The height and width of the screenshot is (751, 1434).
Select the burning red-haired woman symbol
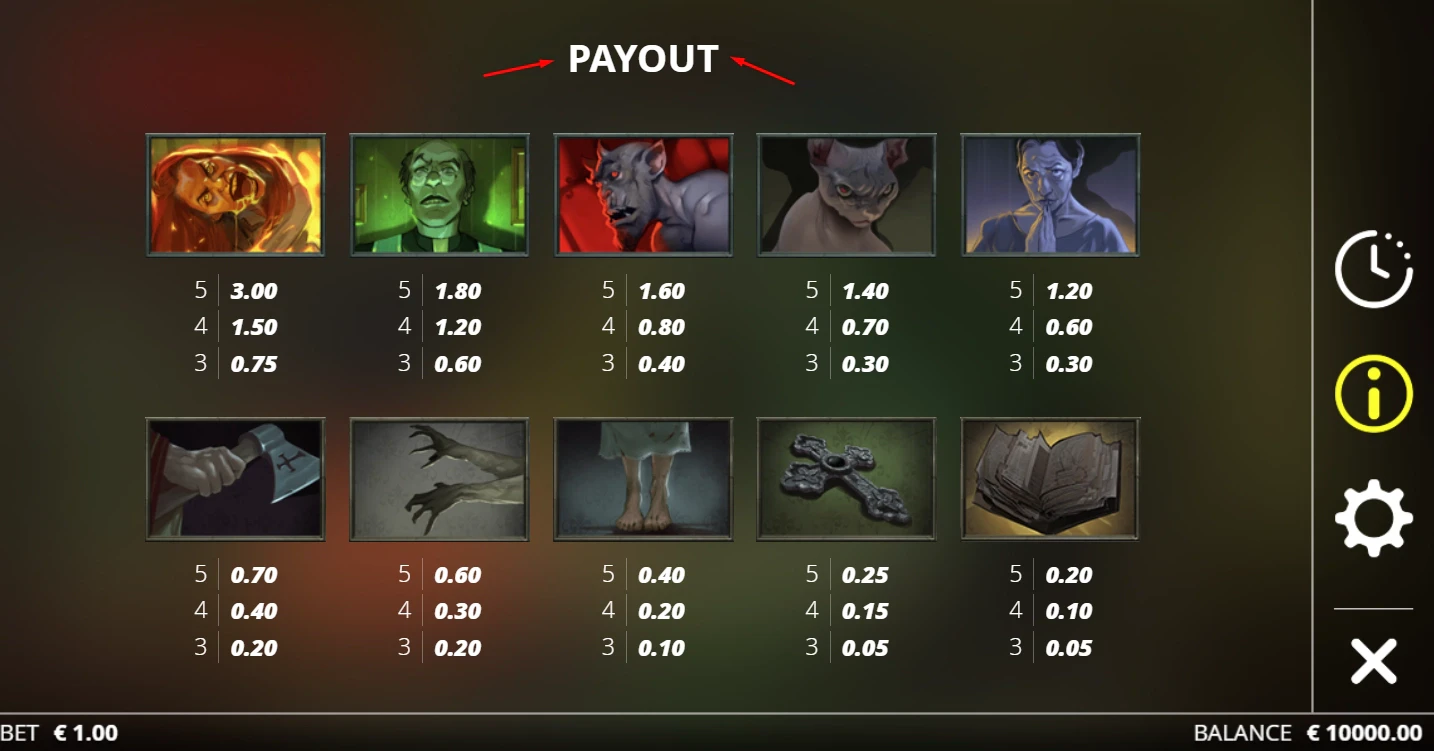tap(235, 193)
